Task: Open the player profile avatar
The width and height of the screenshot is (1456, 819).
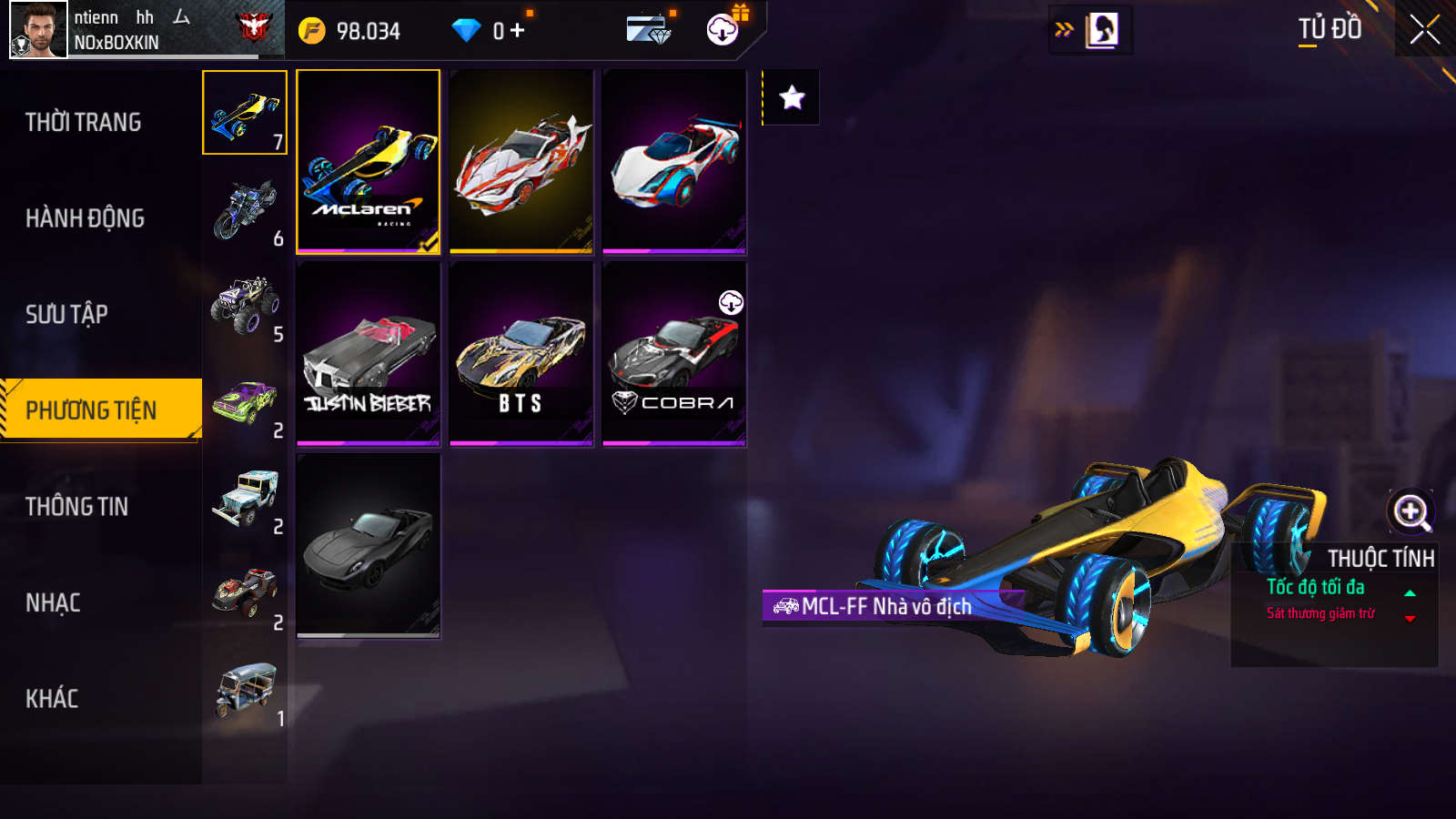Action: (x=38, y=29)
